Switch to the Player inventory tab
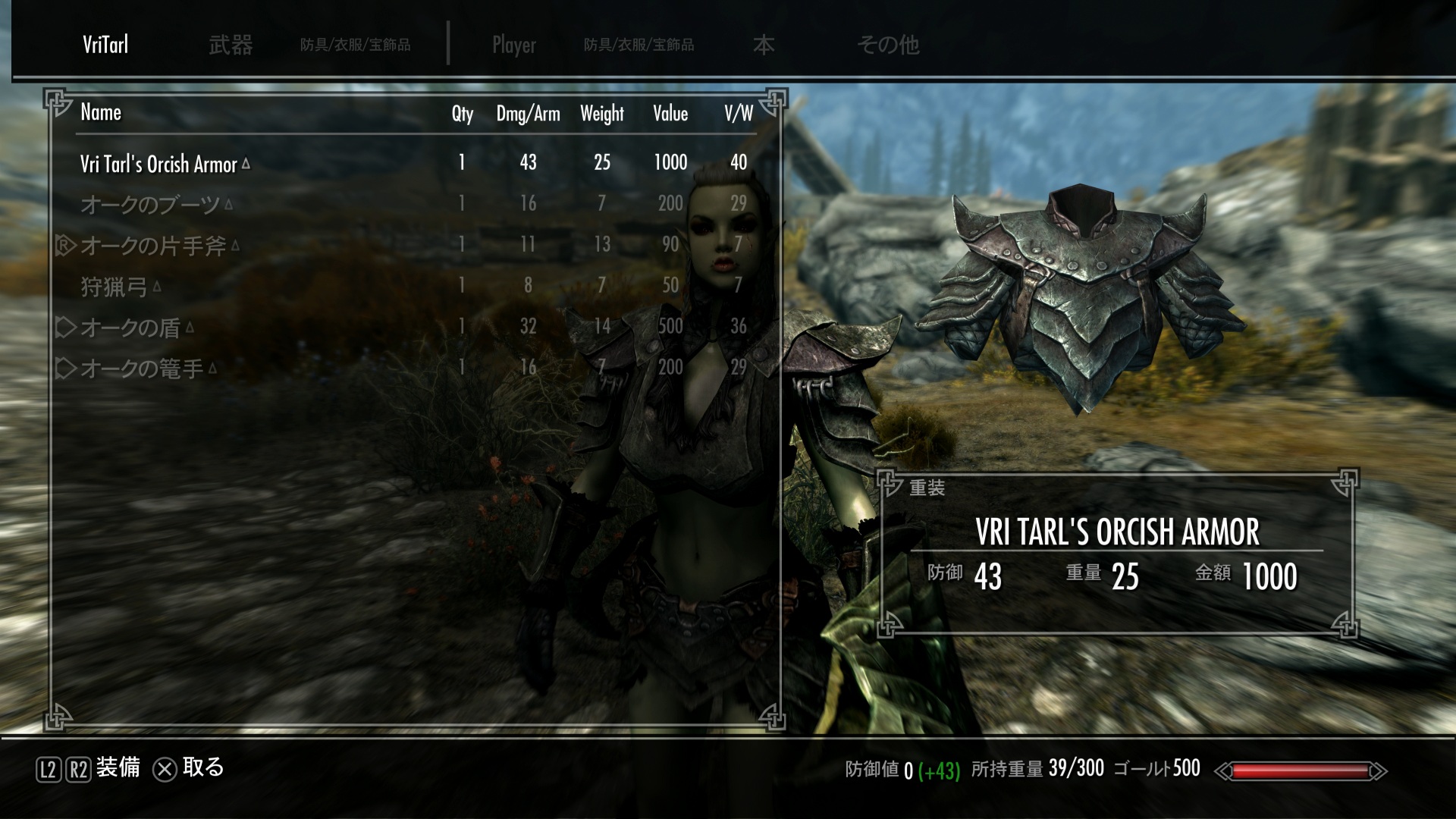Screen dimensions: 1456x819 tap(513, 45)
